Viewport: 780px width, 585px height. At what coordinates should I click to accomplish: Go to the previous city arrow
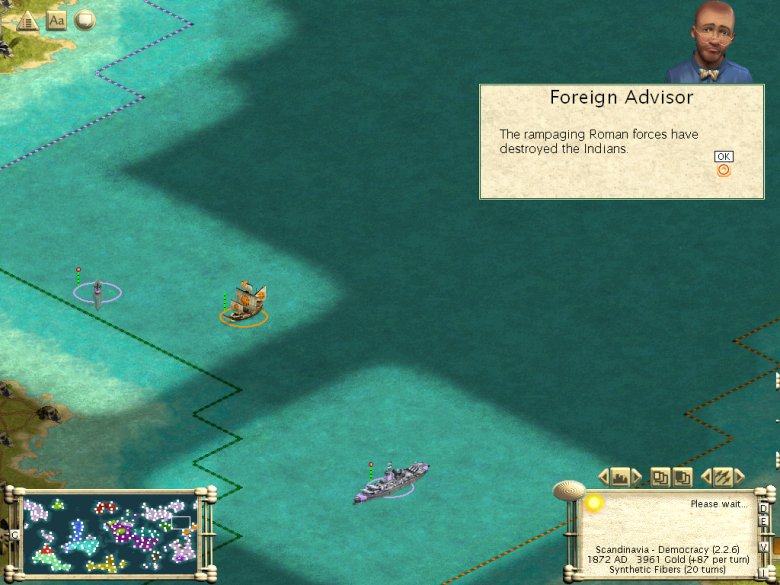click(603, 476)
